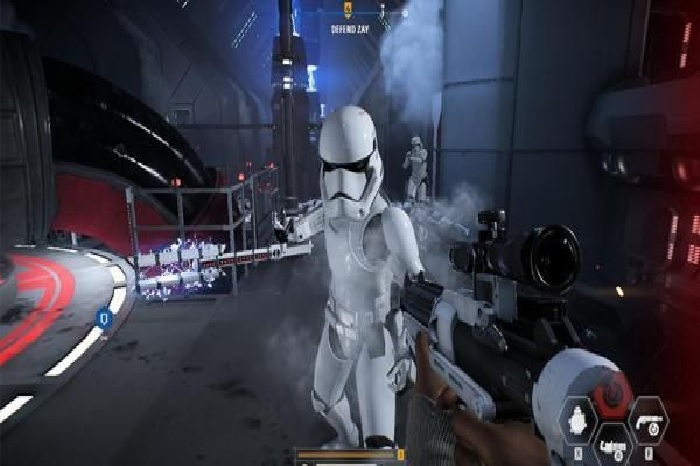This screenshot has width=700, height=466.
Task: Click the Defend Zay objective tracker
Action: [350, 29]
